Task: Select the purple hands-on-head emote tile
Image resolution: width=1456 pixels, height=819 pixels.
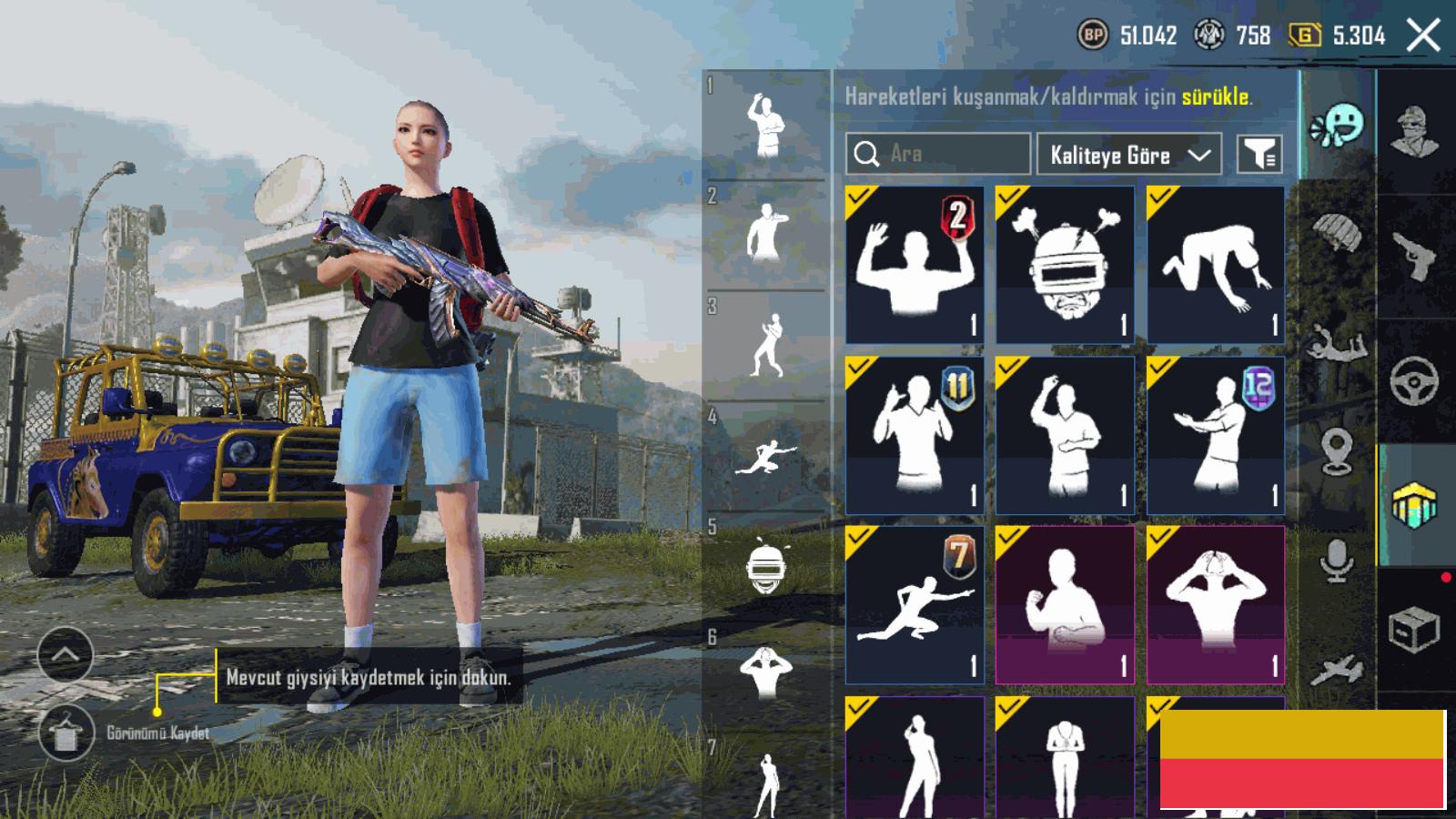Action: (1216, 604)
